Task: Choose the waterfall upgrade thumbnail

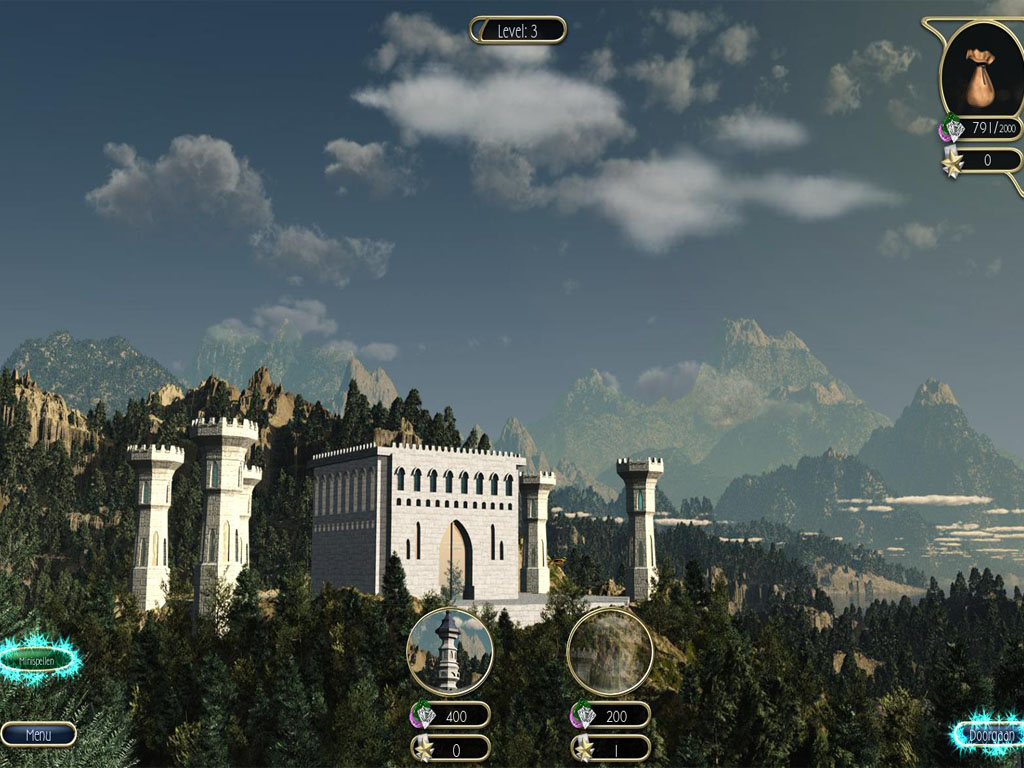Action: point(610,651)
